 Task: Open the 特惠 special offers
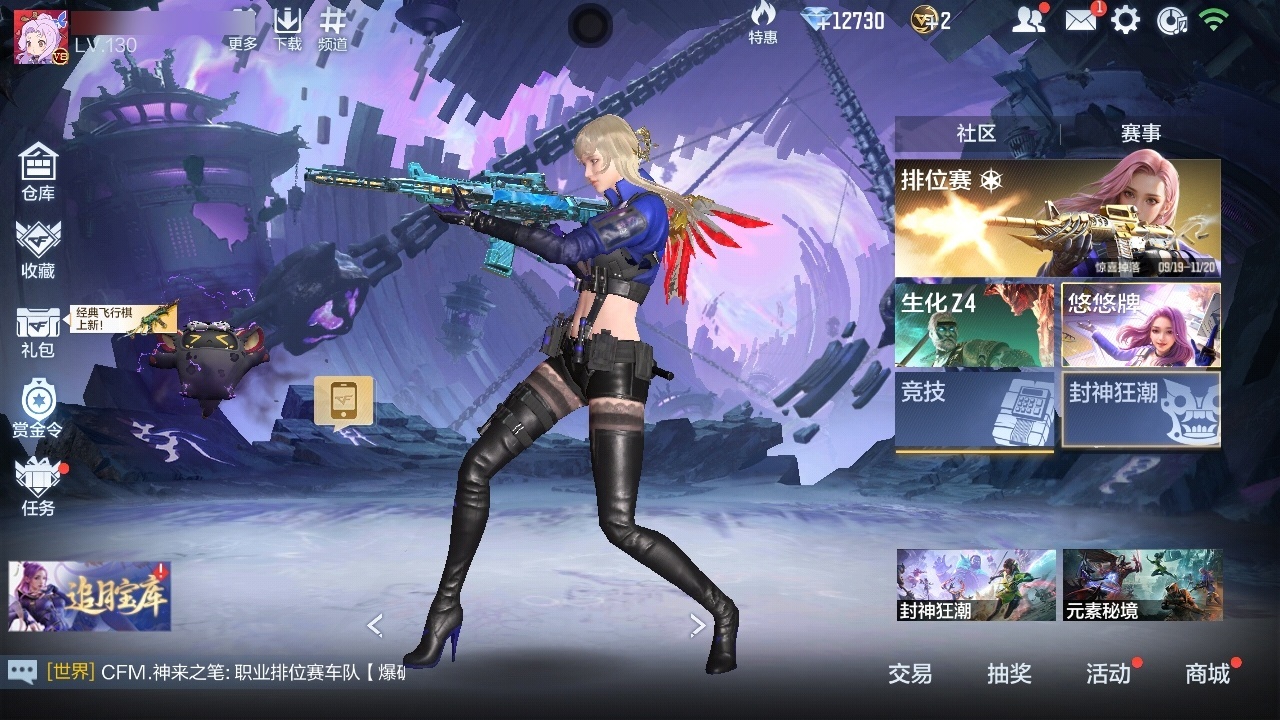[763, 23]
